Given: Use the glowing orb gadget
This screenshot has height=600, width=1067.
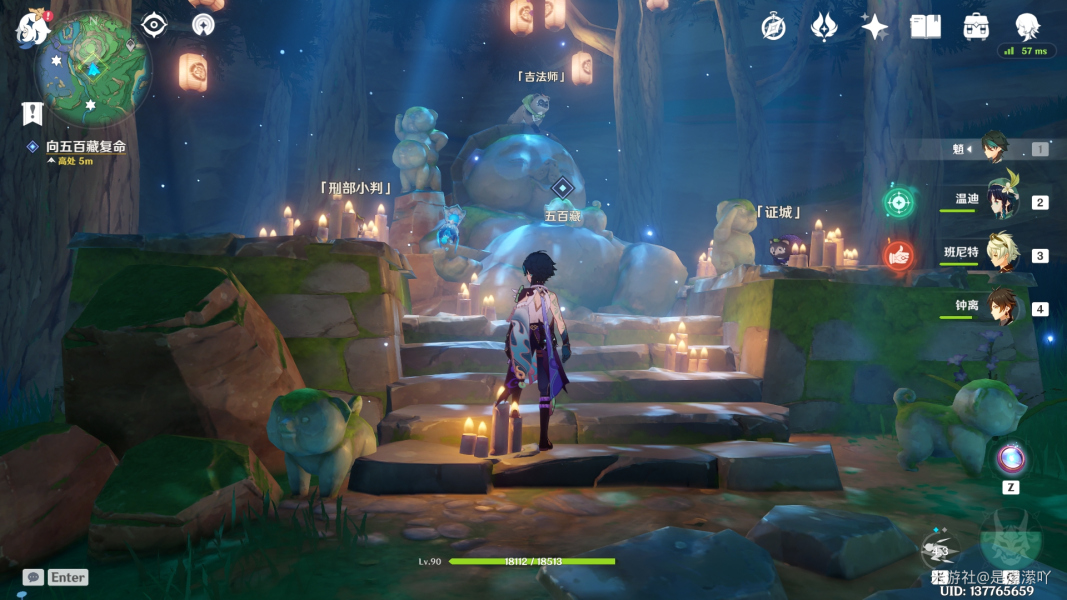Looking at the screenshot, I should tap(1010, 458).
